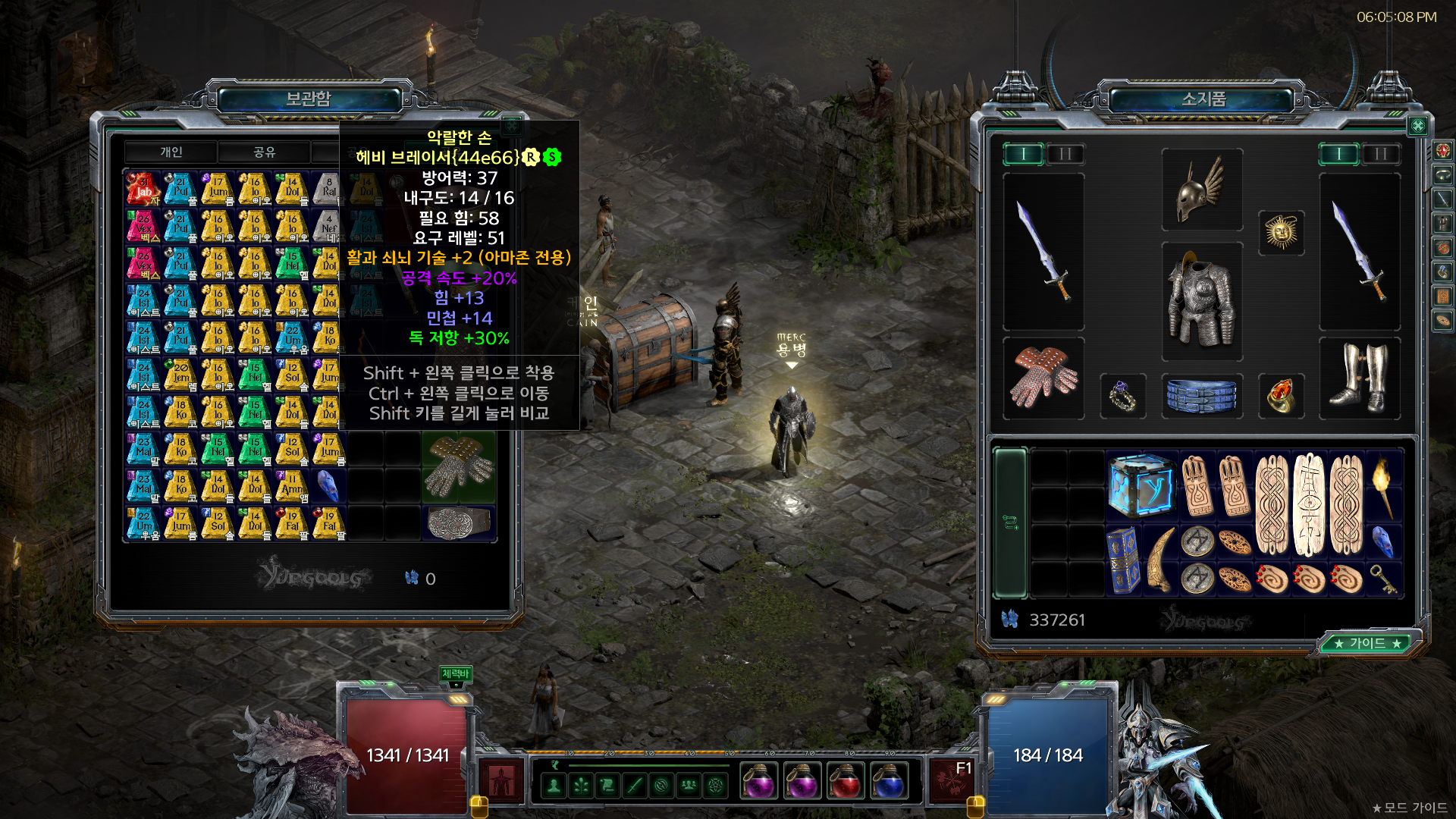Select the Amn rune in stash
Image resolution: width=1456 pixels, height=819 pixels.
292,486
